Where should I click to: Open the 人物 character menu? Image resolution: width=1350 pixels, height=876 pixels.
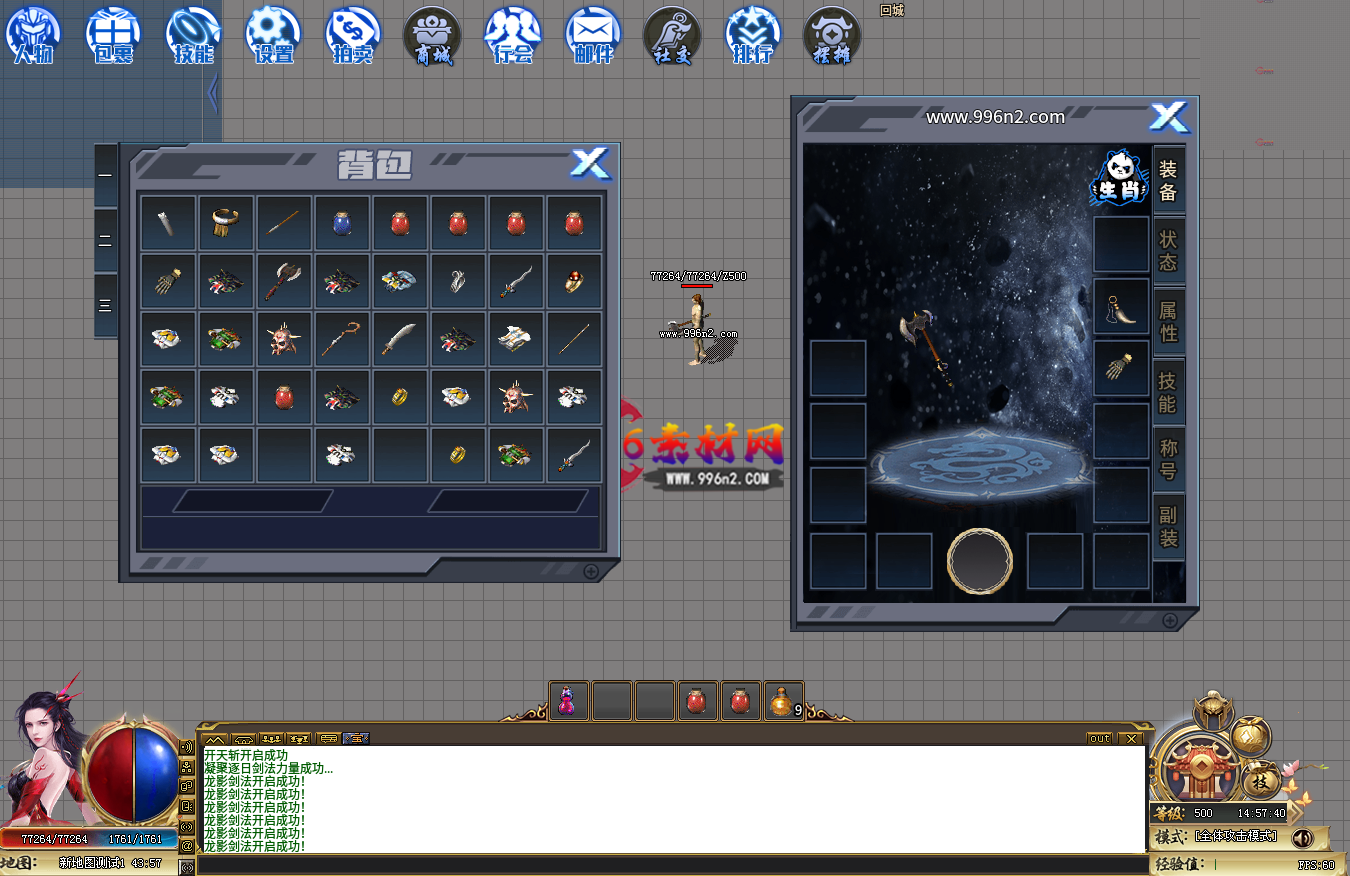click(x=33, y=34)
